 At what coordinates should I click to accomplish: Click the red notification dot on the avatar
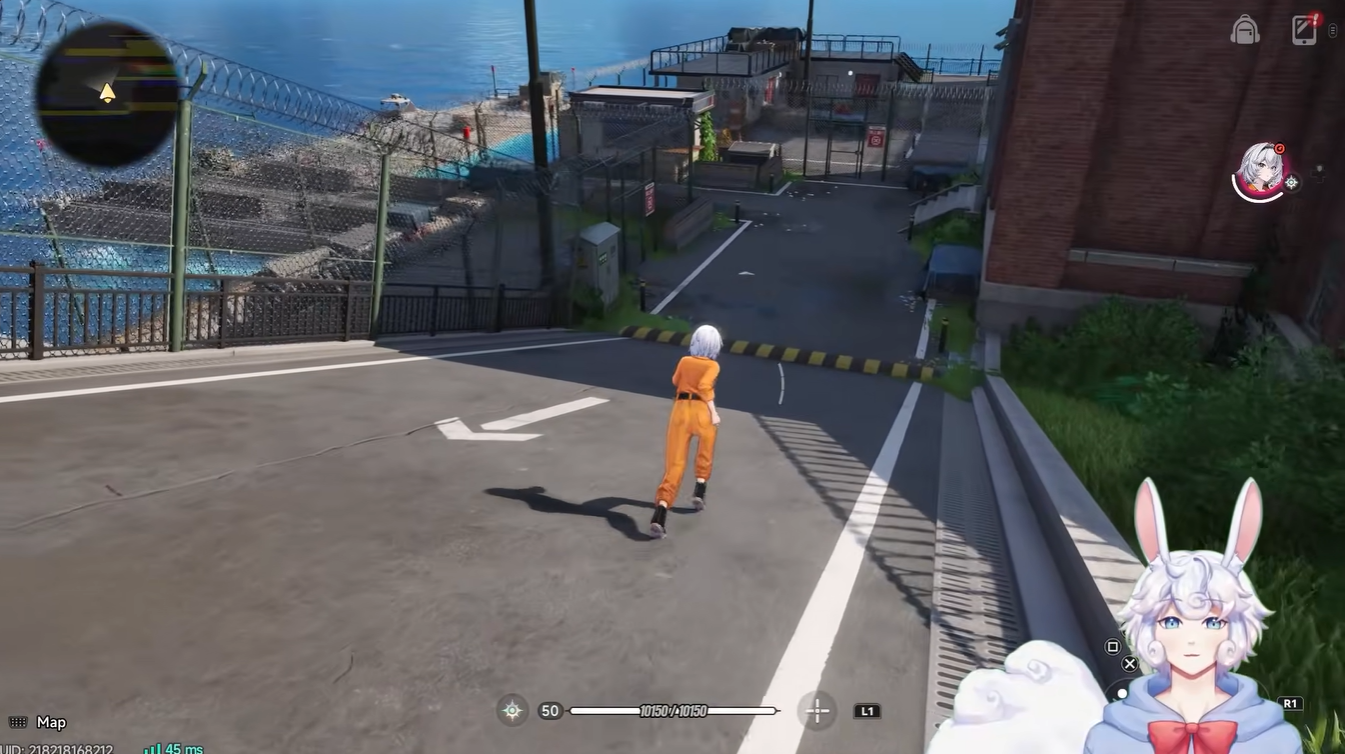click(x=1280, y=148)
